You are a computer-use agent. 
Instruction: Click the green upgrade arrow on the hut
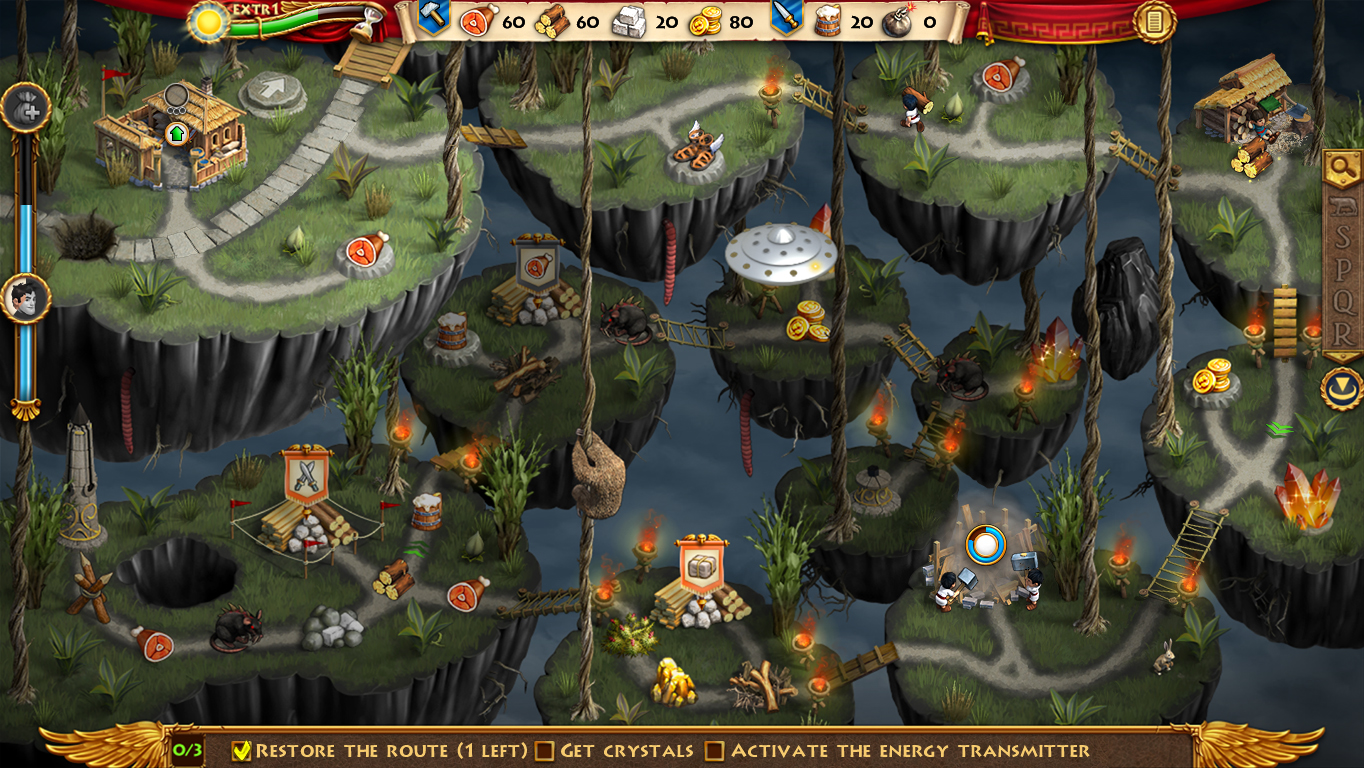tap(177, 133)
